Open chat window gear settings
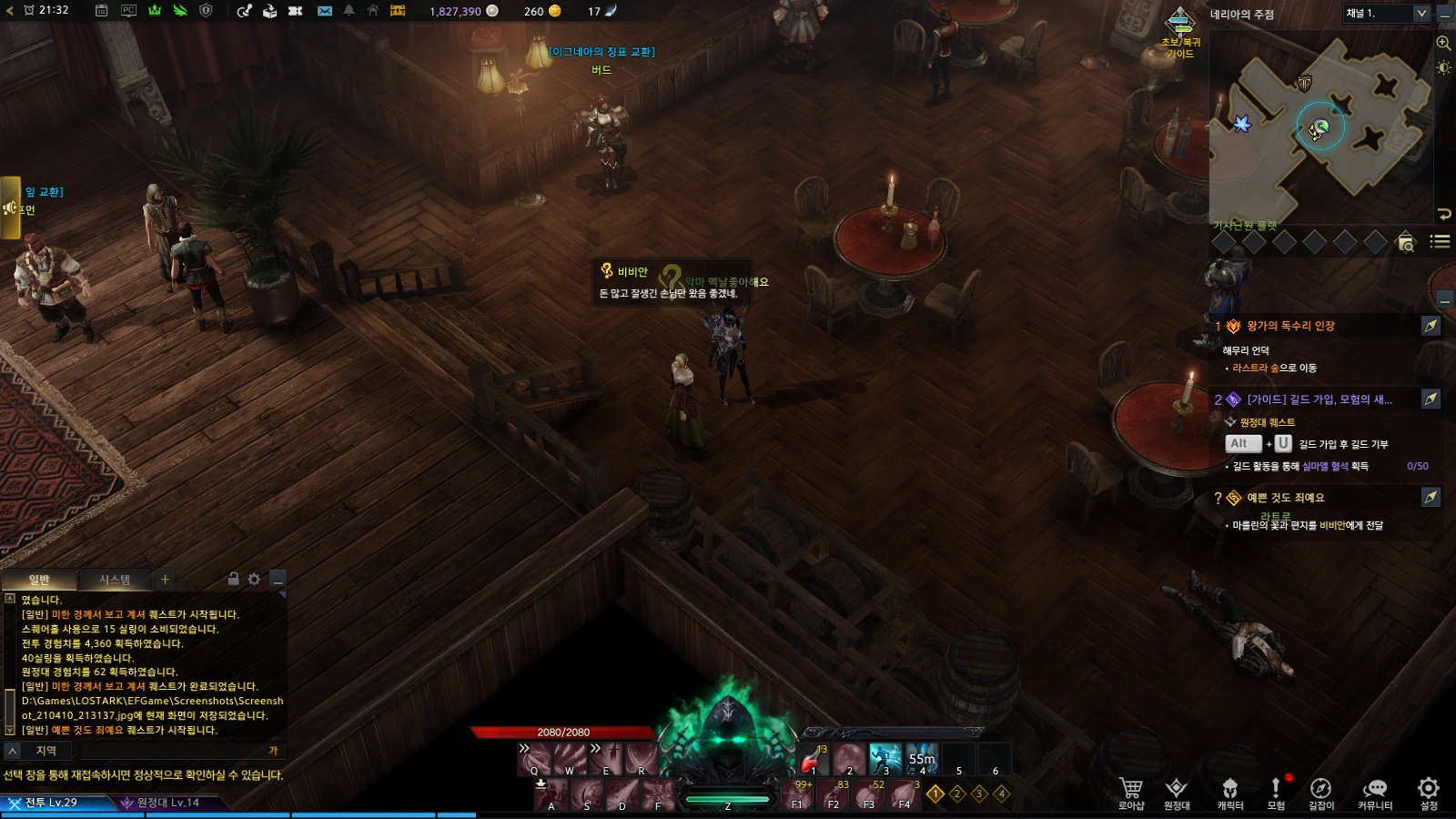Viewport: 1456px width, 819px height. pyautogui.click(x=254, y=579)
